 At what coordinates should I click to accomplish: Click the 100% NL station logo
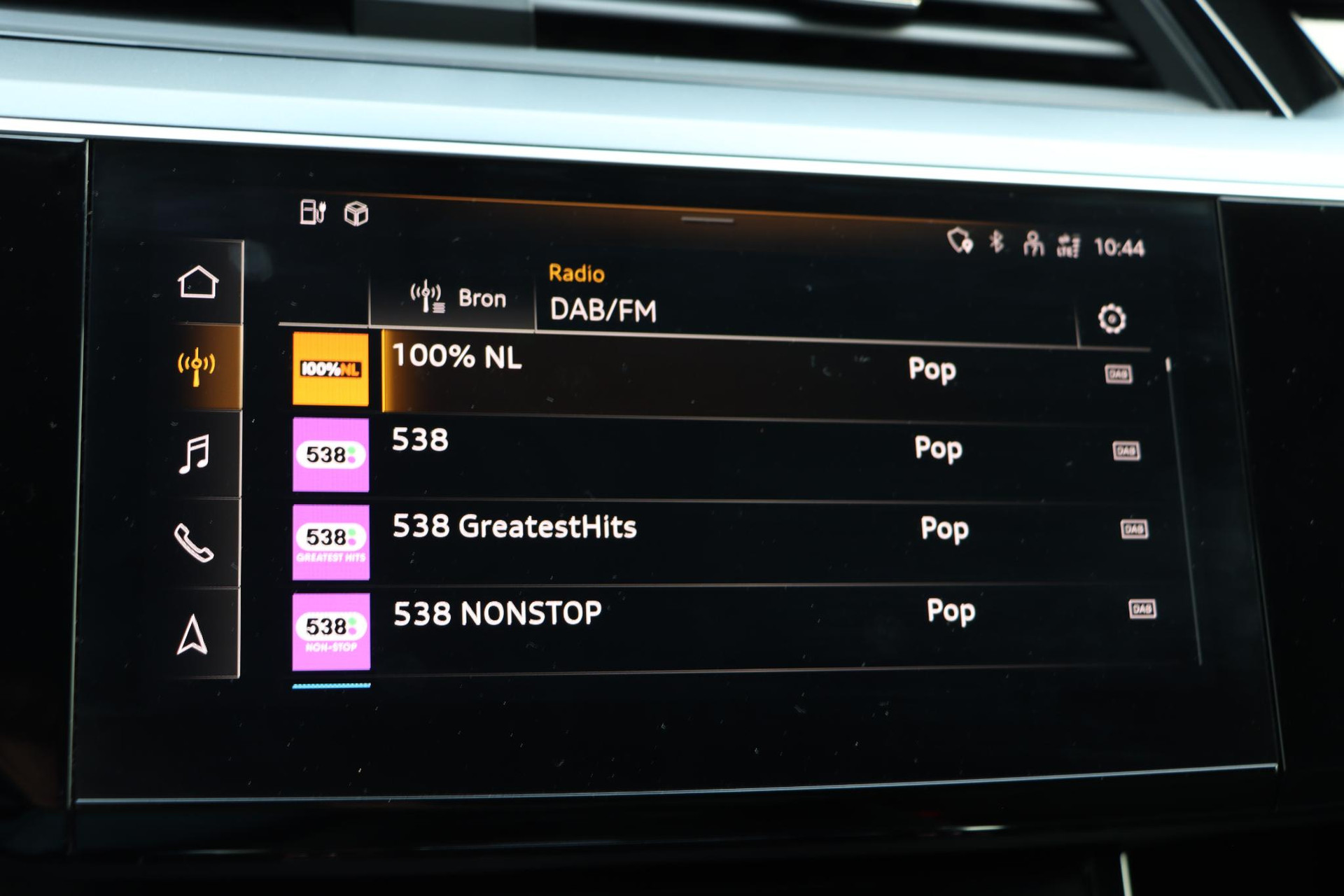tap(330, 369)
